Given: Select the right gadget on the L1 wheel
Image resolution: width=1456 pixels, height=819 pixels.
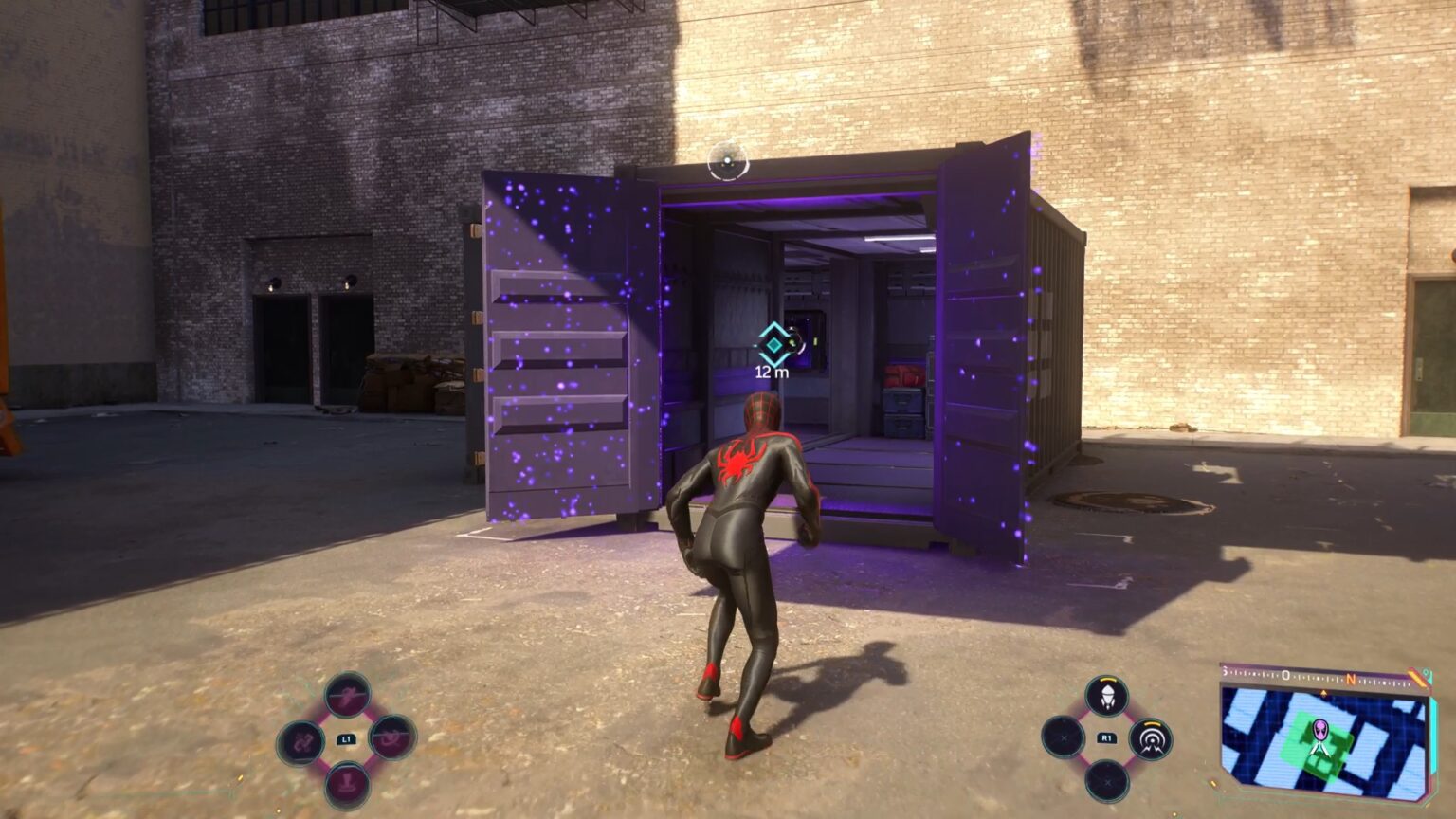Looking at the screenshot, I should point(390,738).
